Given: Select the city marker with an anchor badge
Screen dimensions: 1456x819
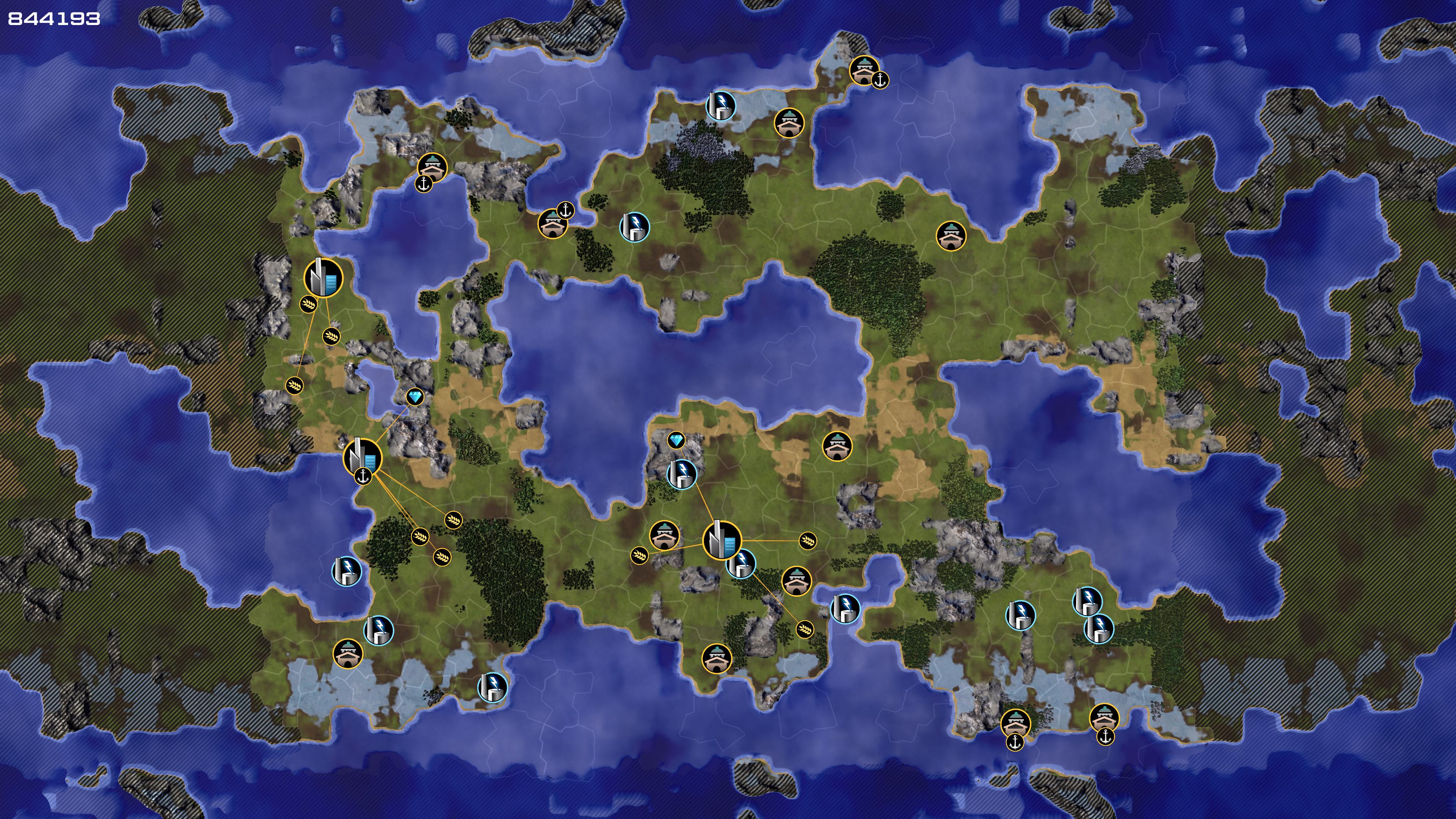Looking at the screenshot, I should point(362,457).
